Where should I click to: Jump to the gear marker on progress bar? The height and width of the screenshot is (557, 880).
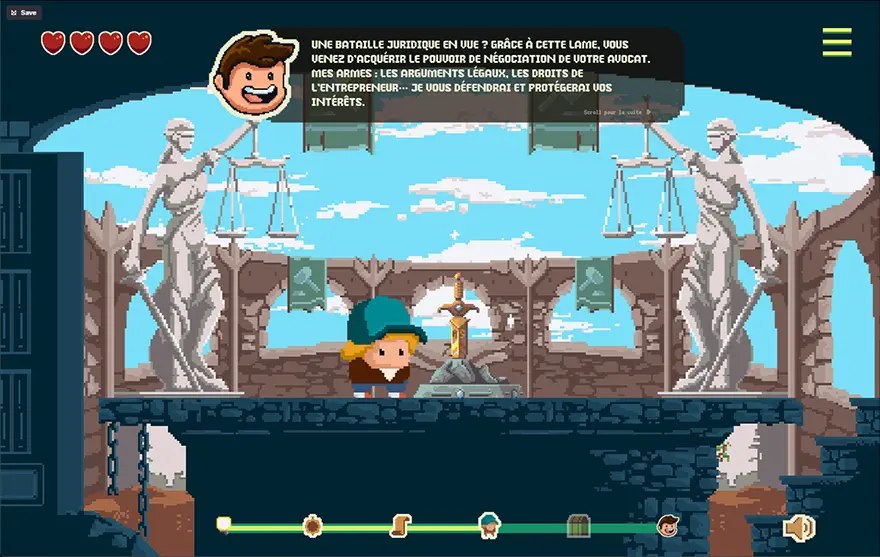[x=312, y=525]
